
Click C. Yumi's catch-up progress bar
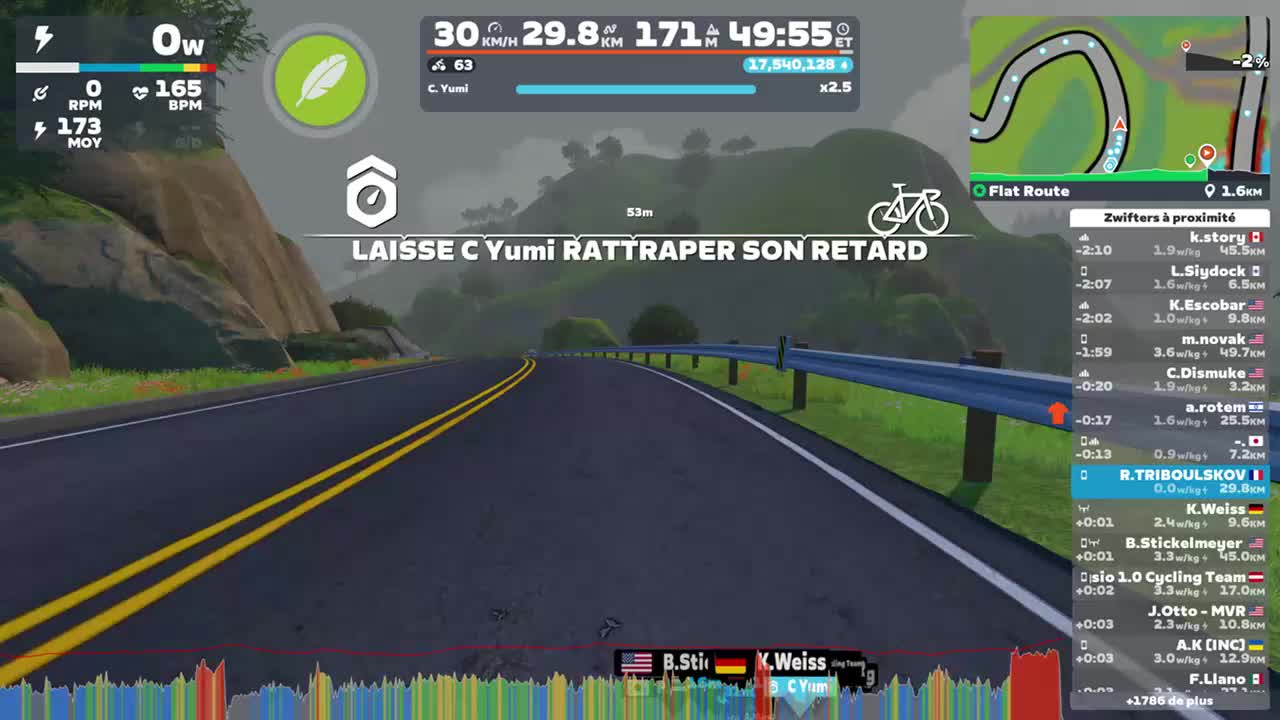pos(635,89)
